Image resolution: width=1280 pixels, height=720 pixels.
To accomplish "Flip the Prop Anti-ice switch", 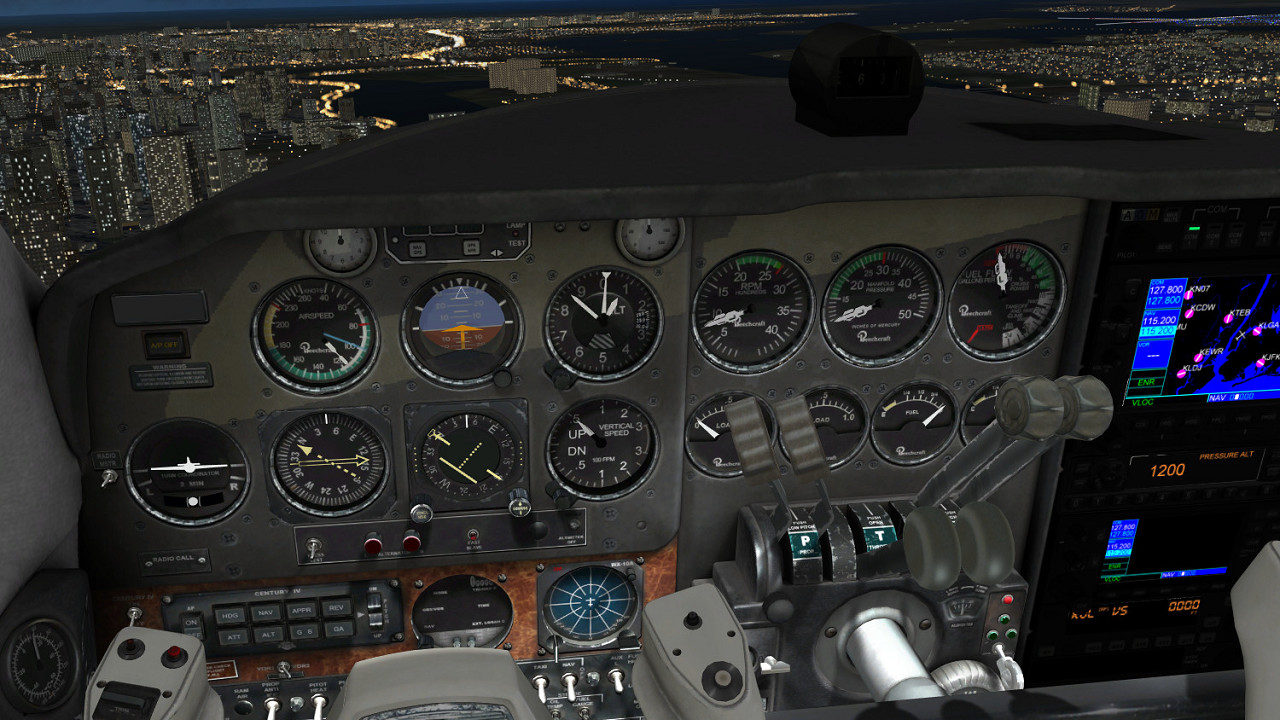I will (270, 706).
